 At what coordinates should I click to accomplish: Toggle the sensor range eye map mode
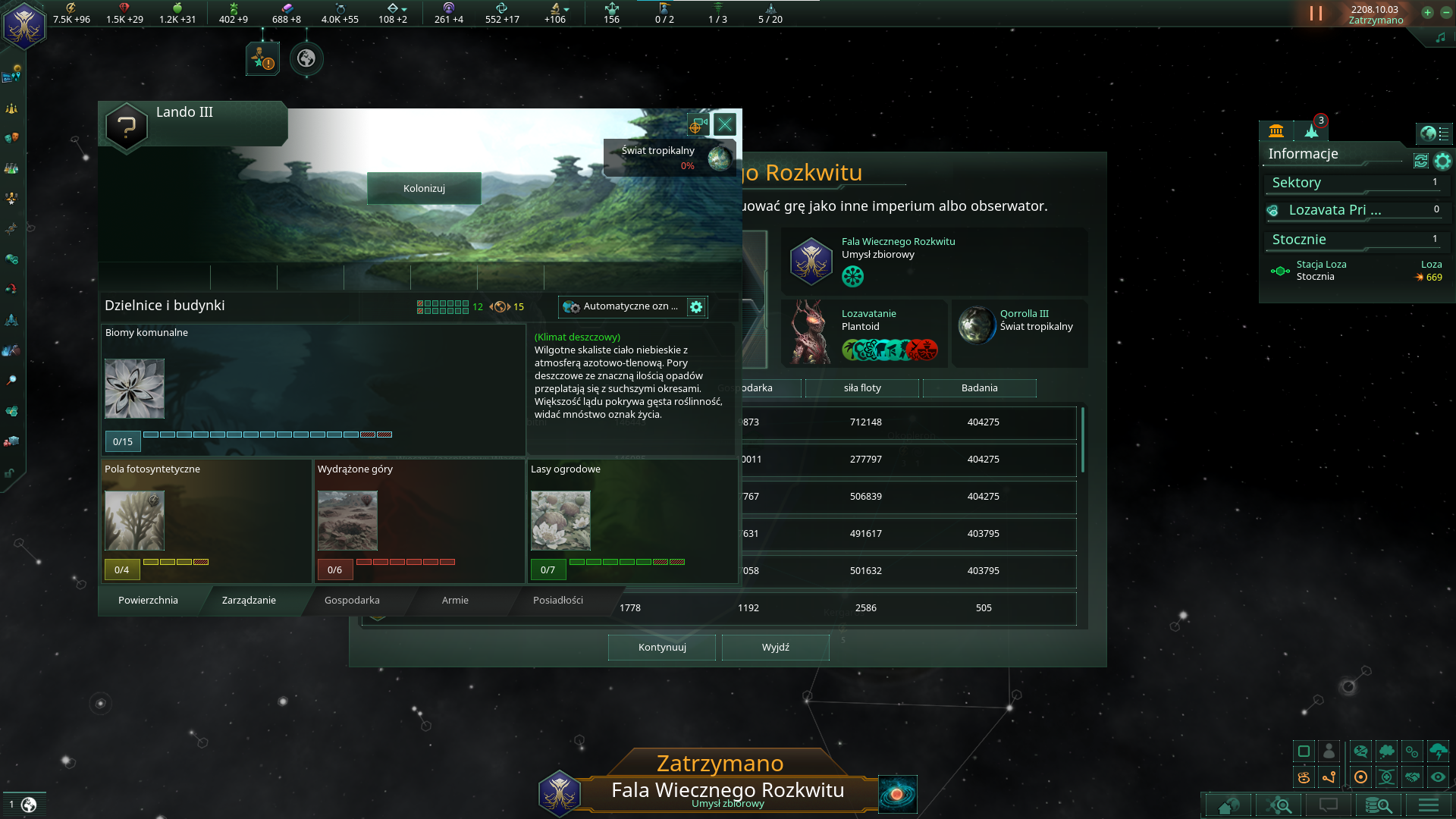pyautogui.click(x=1438, y=777)
